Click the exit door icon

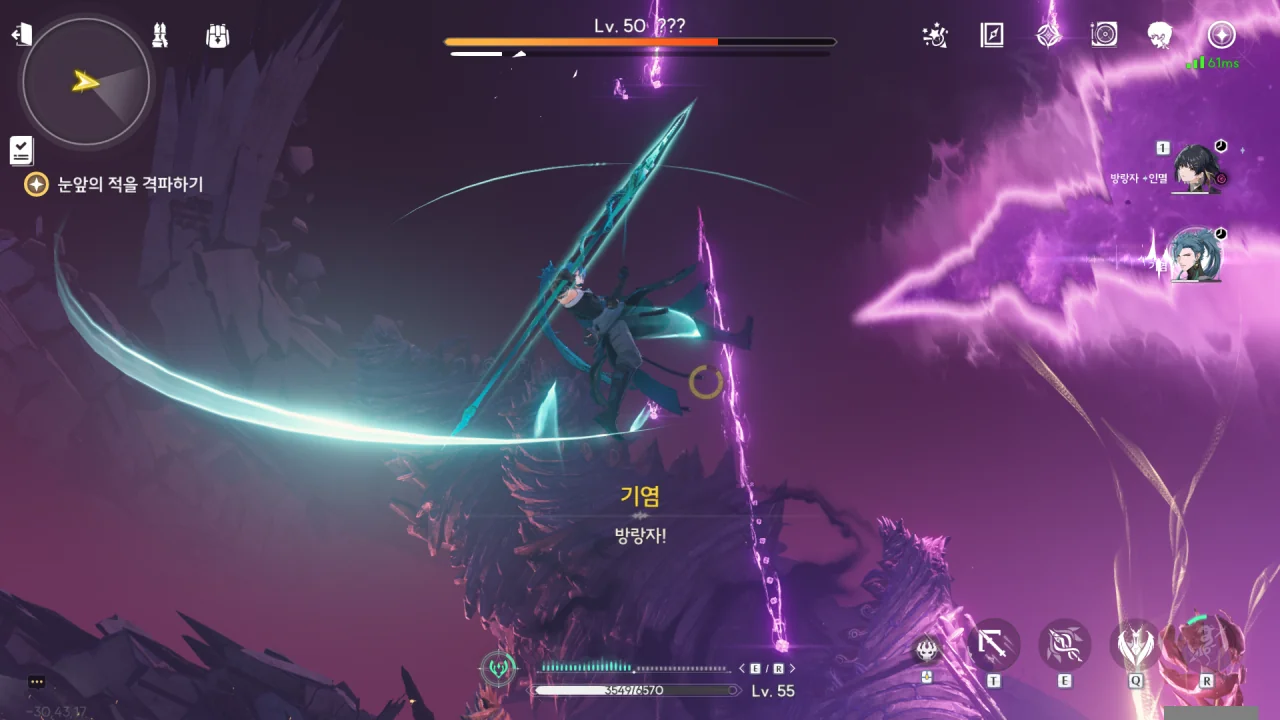click(21, 36)
